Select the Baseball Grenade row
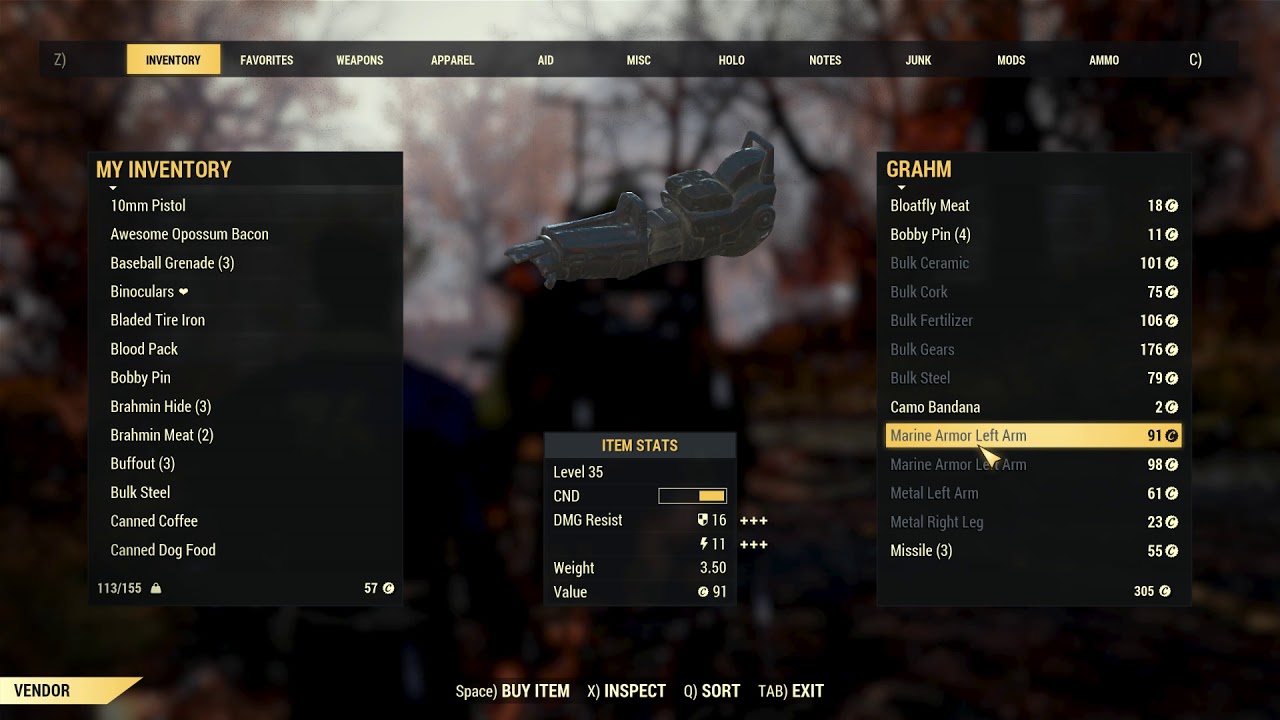Image resolution: width=1280 pixels, height=720 pixels. 172,263
